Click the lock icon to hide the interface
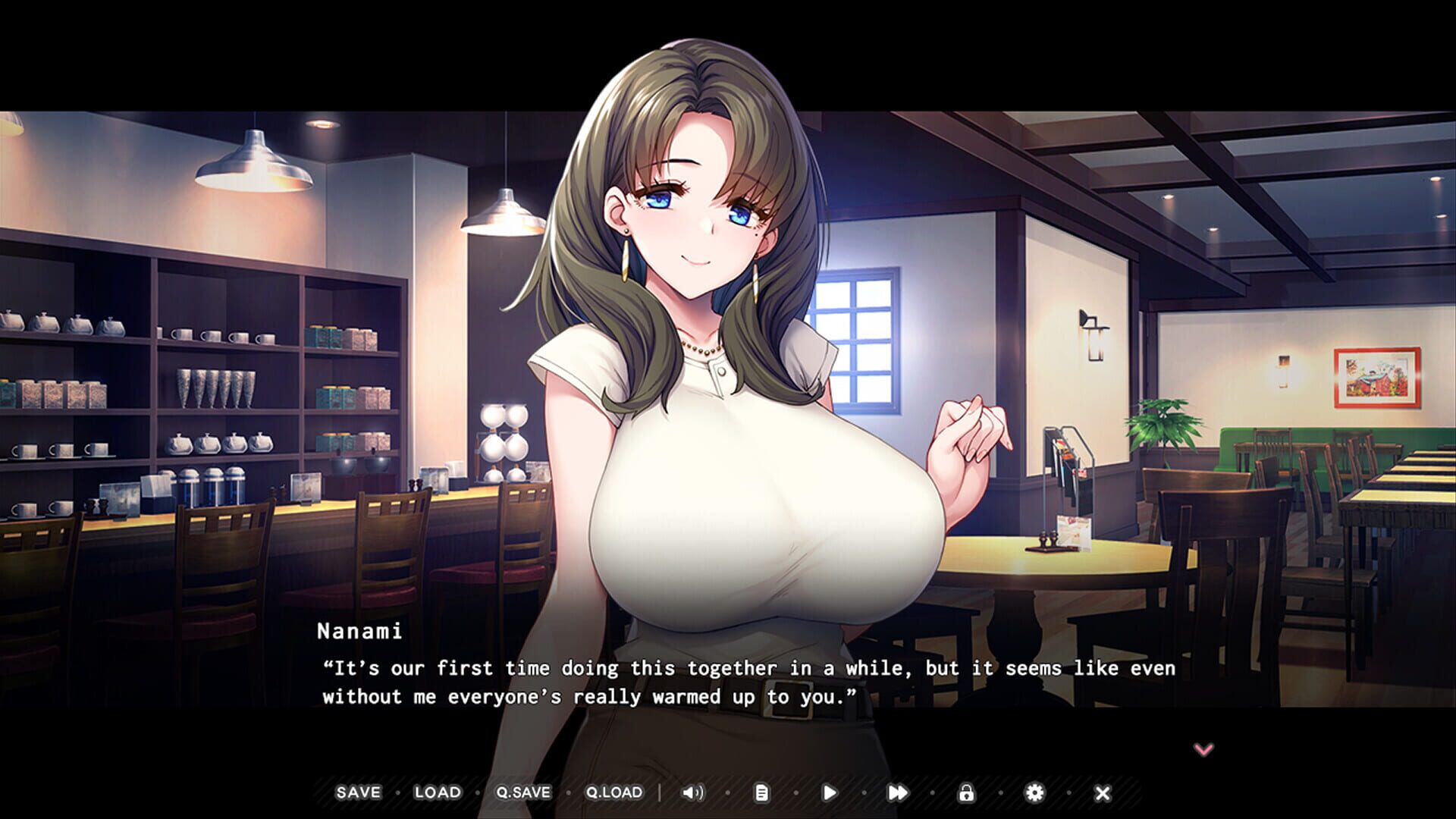 pyautogui.click(x=967, y=792)
